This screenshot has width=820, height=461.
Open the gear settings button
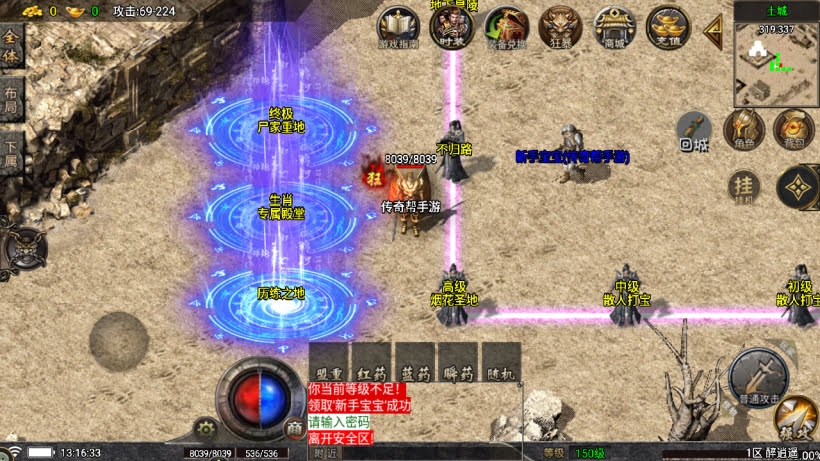207,429
